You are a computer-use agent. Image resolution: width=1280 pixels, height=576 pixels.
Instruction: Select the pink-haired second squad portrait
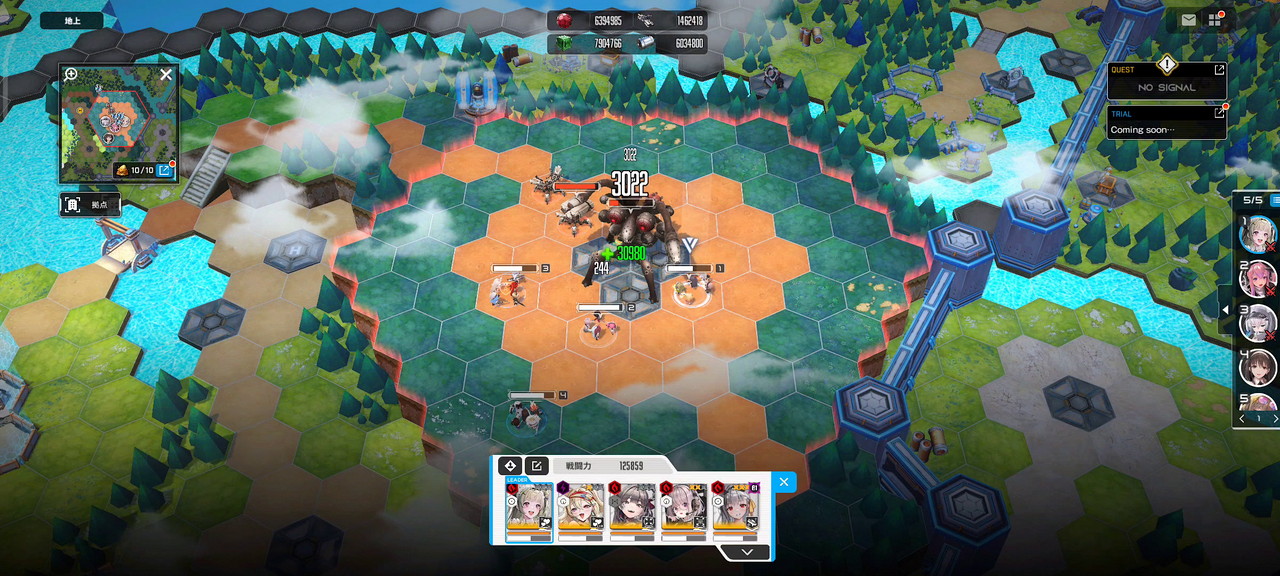pos(1257,278)
